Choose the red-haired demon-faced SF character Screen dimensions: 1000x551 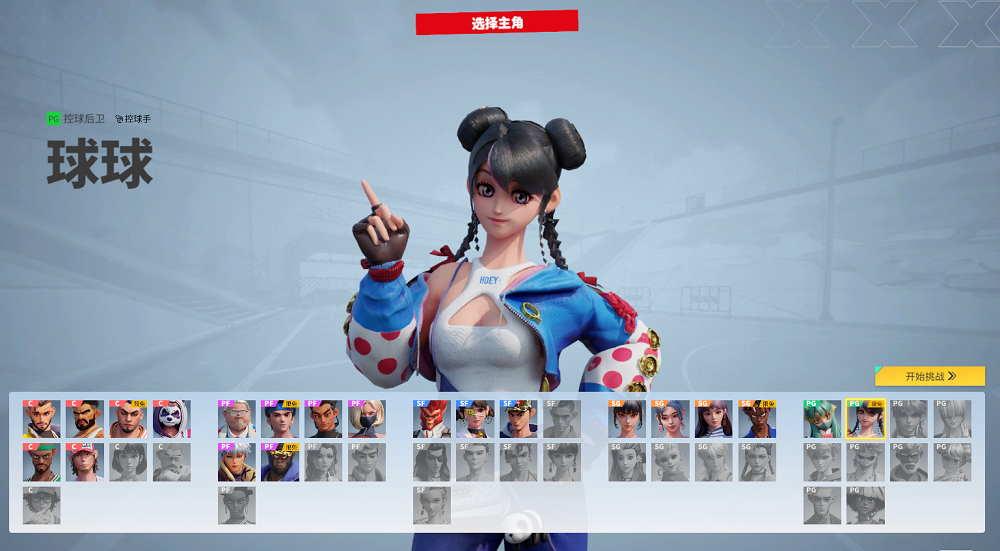tap(431, 419)
